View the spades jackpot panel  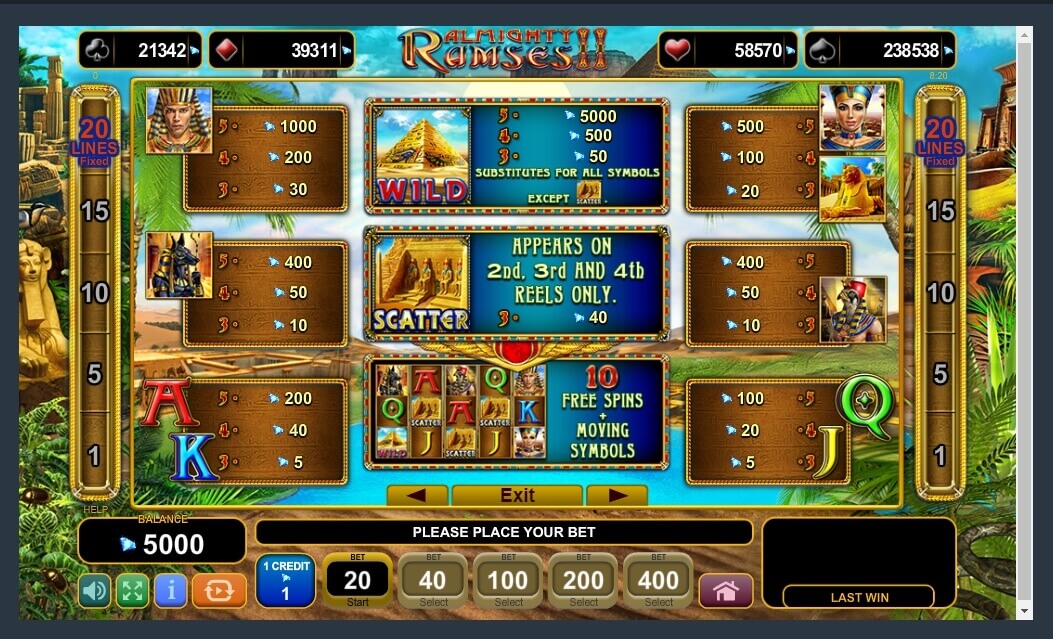(x=879, y=50)
